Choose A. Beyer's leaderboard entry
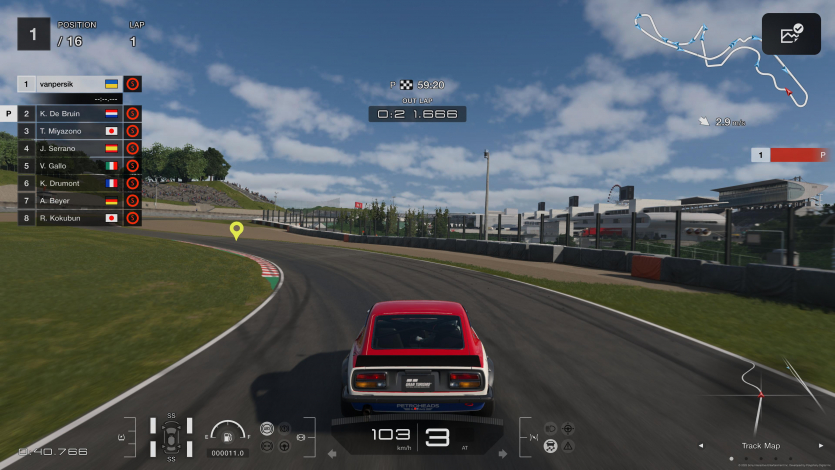Image resolution: width=835 pixels, height=470 pixels. click(70, 200)
